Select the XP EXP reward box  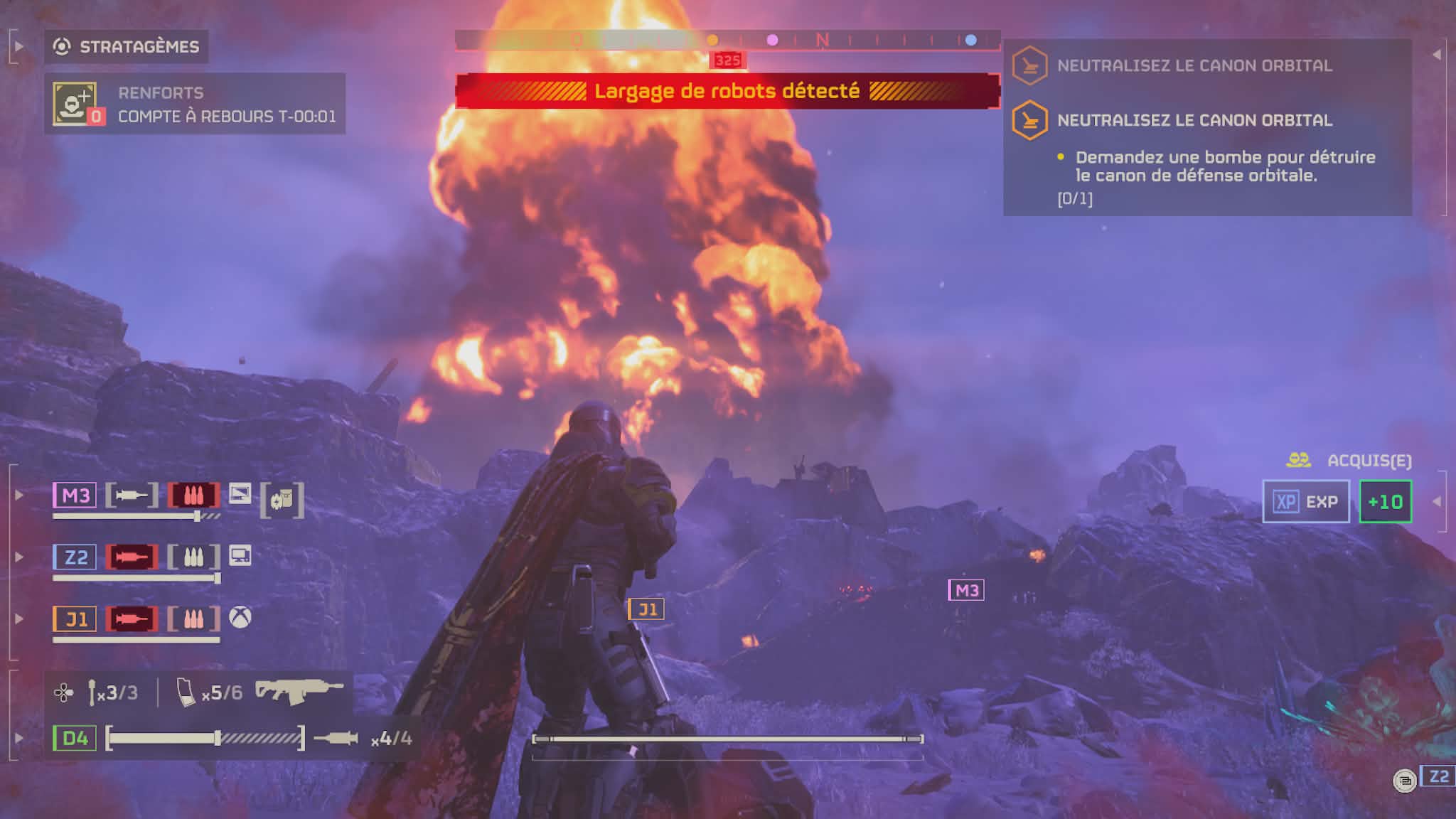(1305, 502)
